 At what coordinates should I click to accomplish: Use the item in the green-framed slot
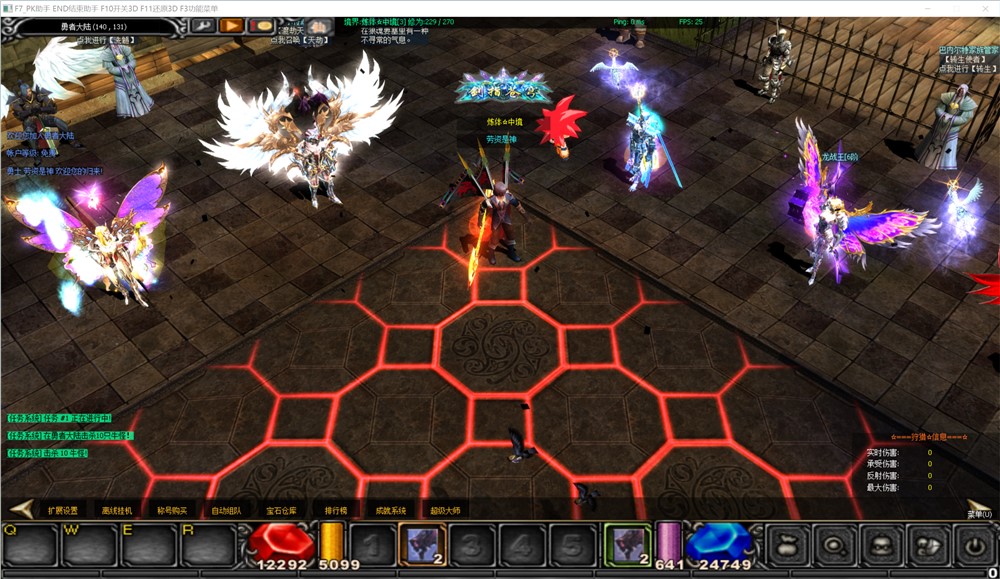point(629,544)
